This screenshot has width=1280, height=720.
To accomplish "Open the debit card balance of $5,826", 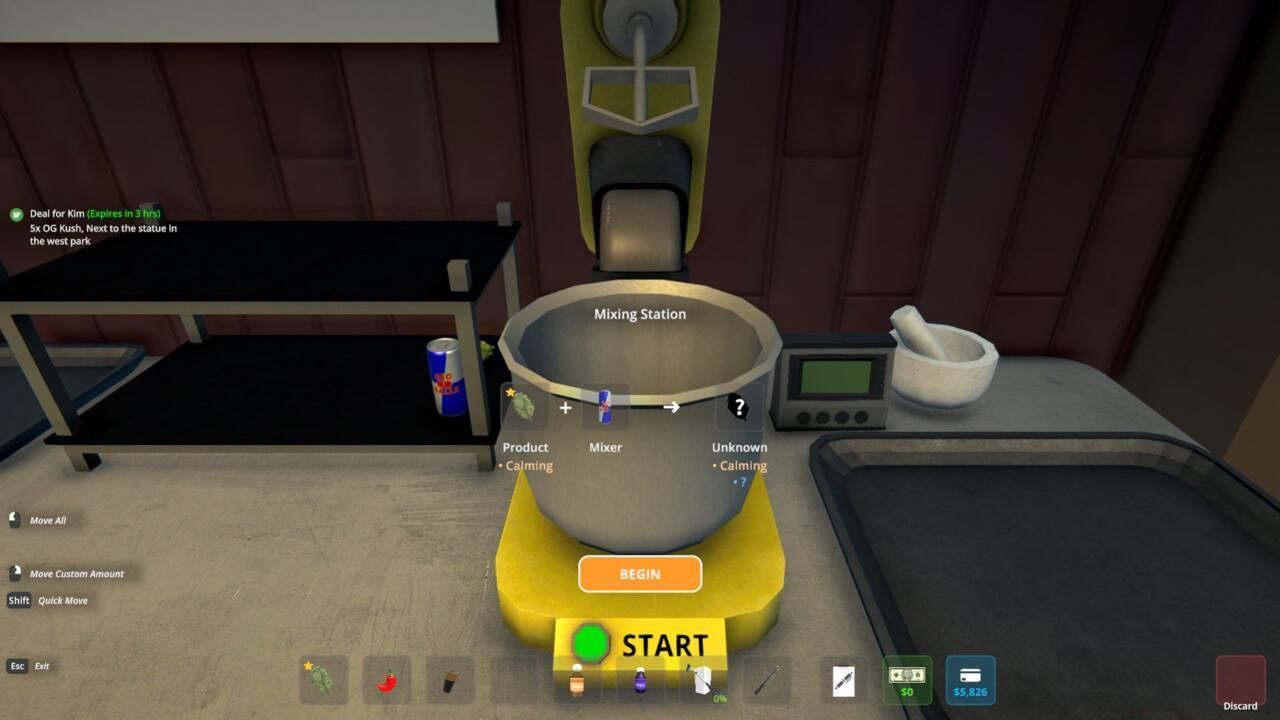I will tap(970, 680).
